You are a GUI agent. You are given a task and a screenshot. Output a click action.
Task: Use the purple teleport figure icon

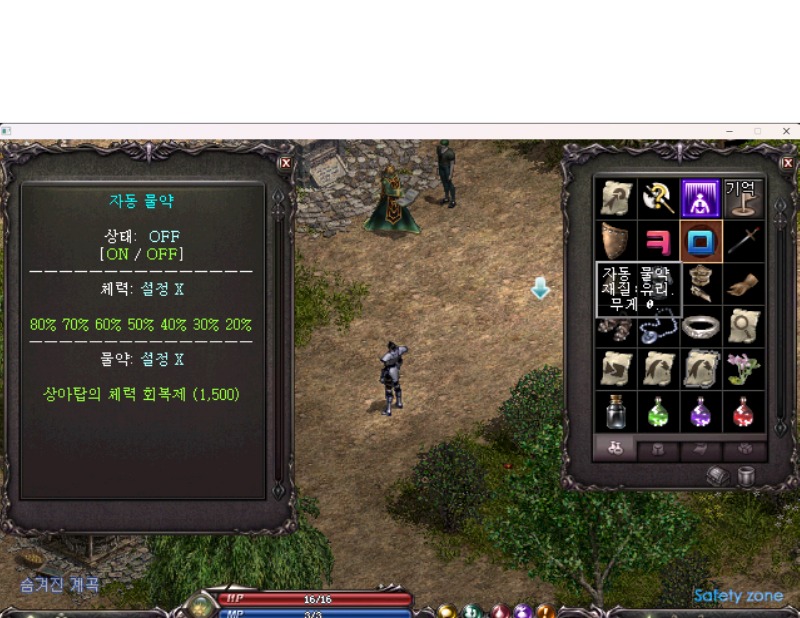(701, 198)
